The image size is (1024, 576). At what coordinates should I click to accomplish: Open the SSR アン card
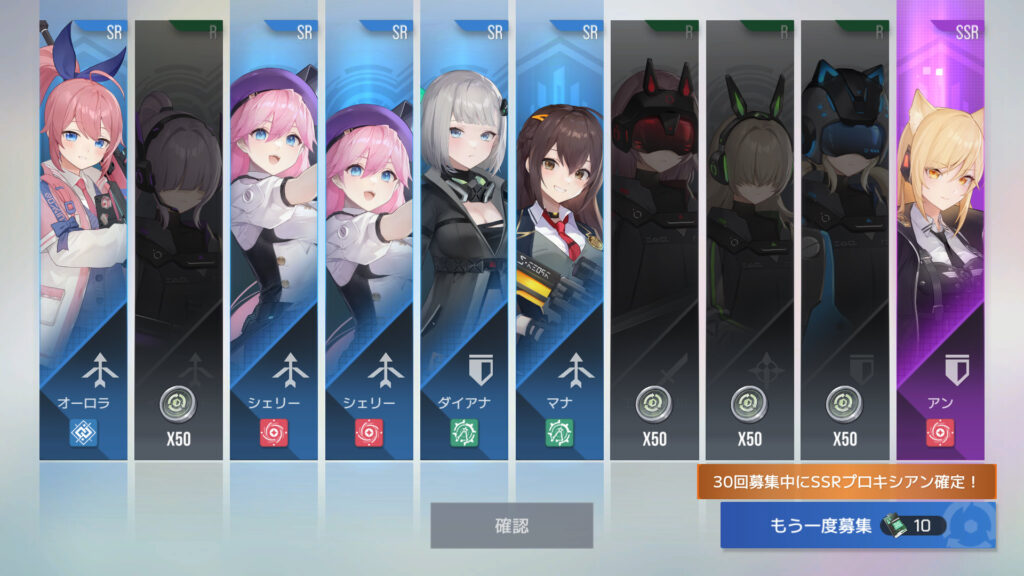pos(940,230)
